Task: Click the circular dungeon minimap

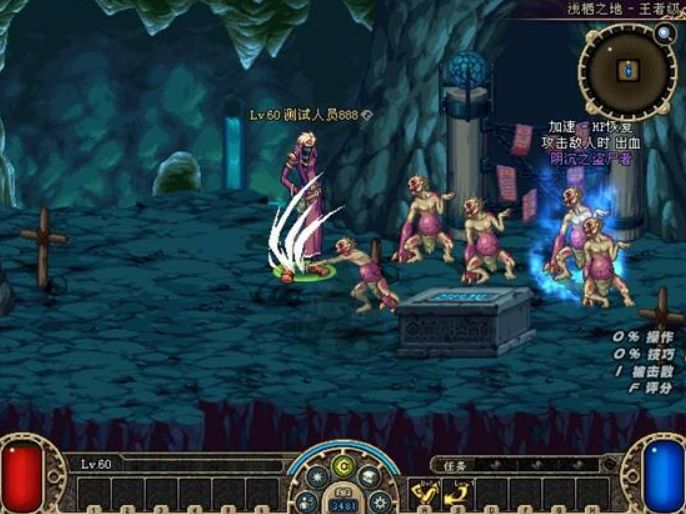Action: point(627,72)
